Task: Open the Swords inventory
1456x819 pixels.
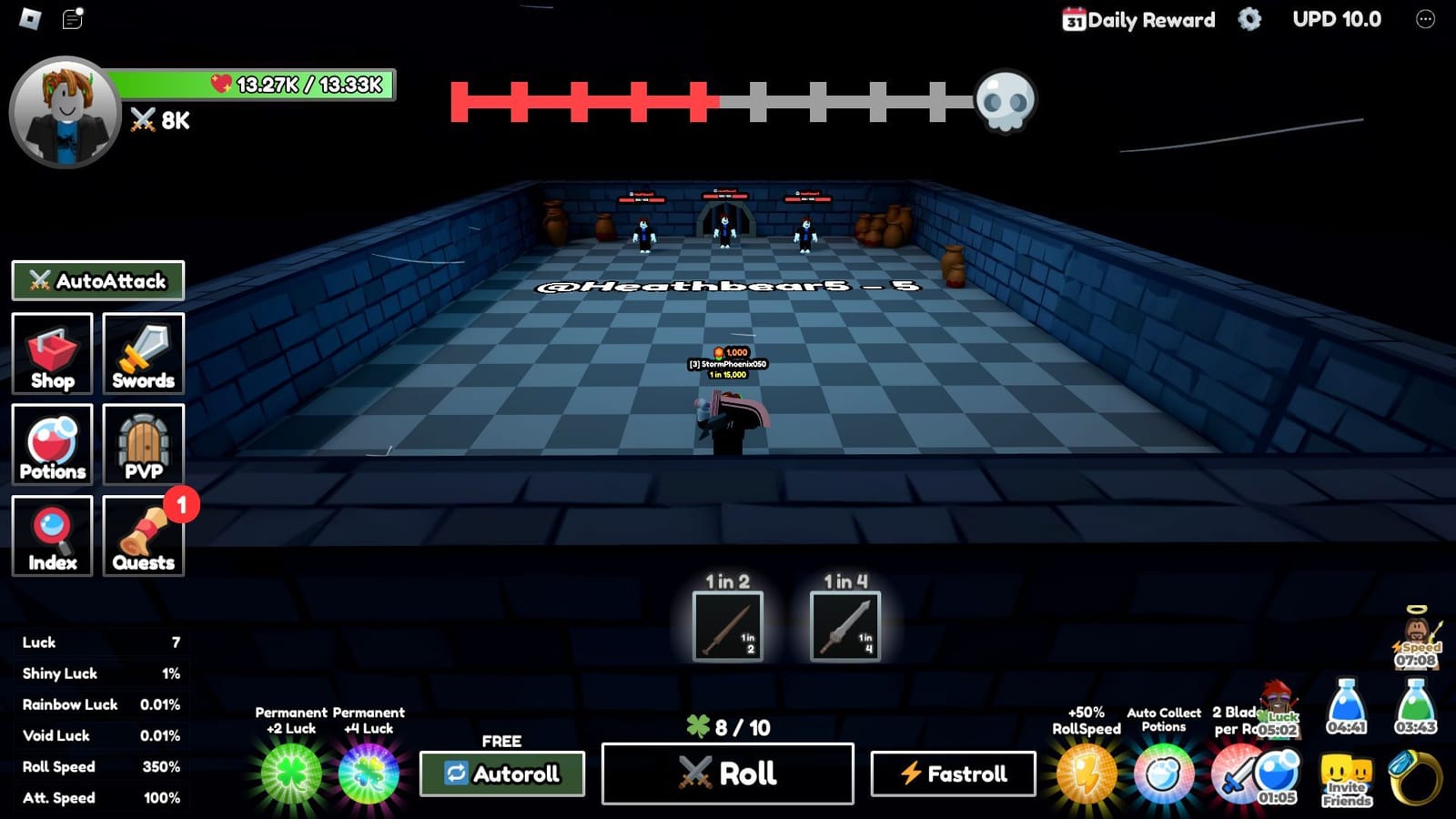Action: 144,354
